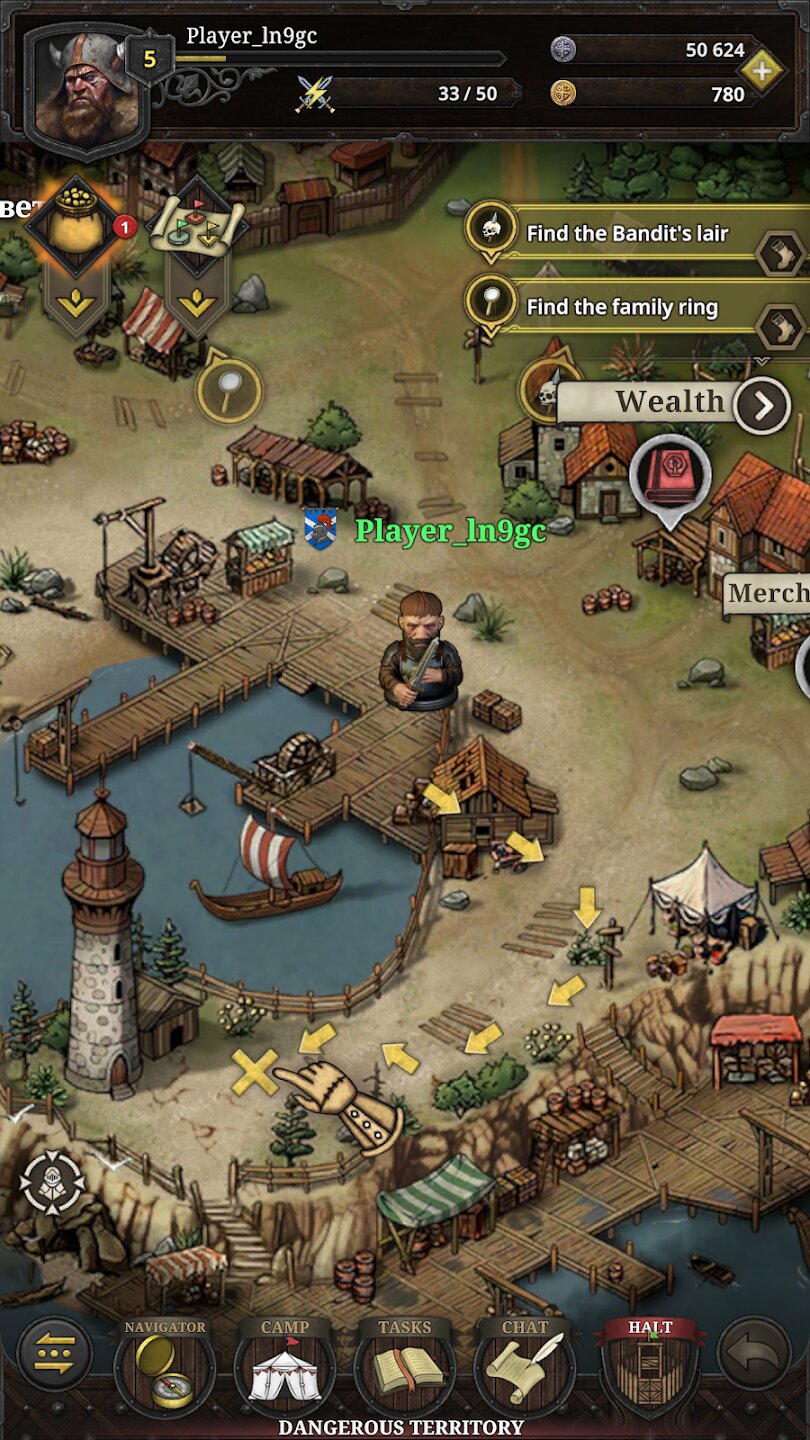This screenshot has width=810, height=1440.
Task: Activate the Halt button
Action: tap(650, 1365)
